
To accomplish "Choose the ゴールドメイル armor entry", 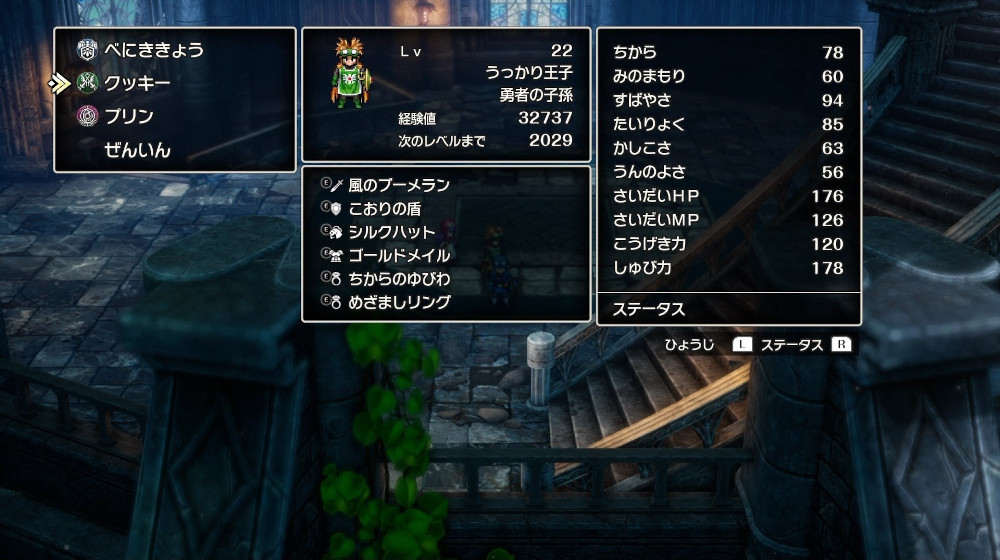I will 399,255.
